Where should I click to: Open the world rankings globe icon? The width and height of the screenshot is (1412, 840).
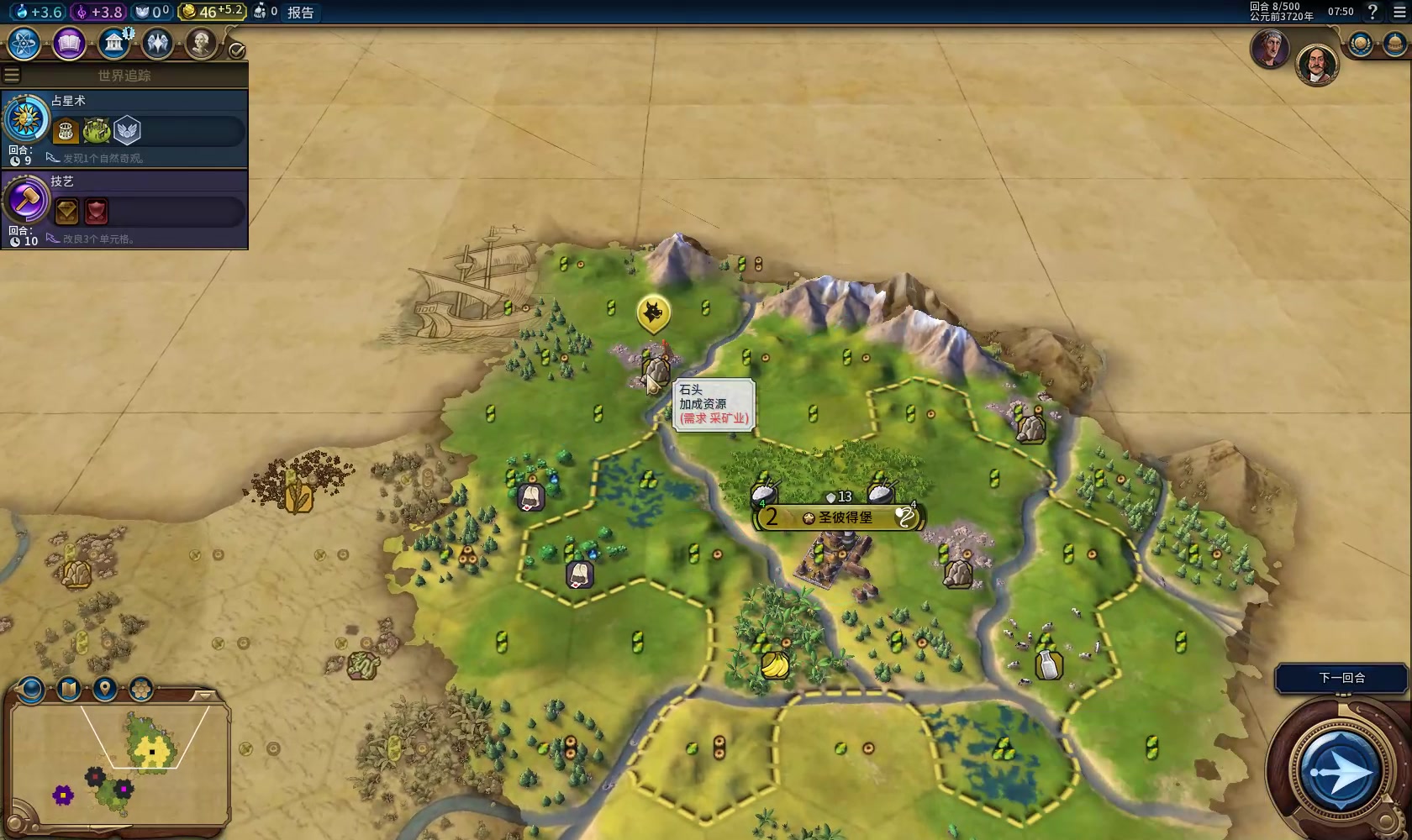[x=1360, y=44]
